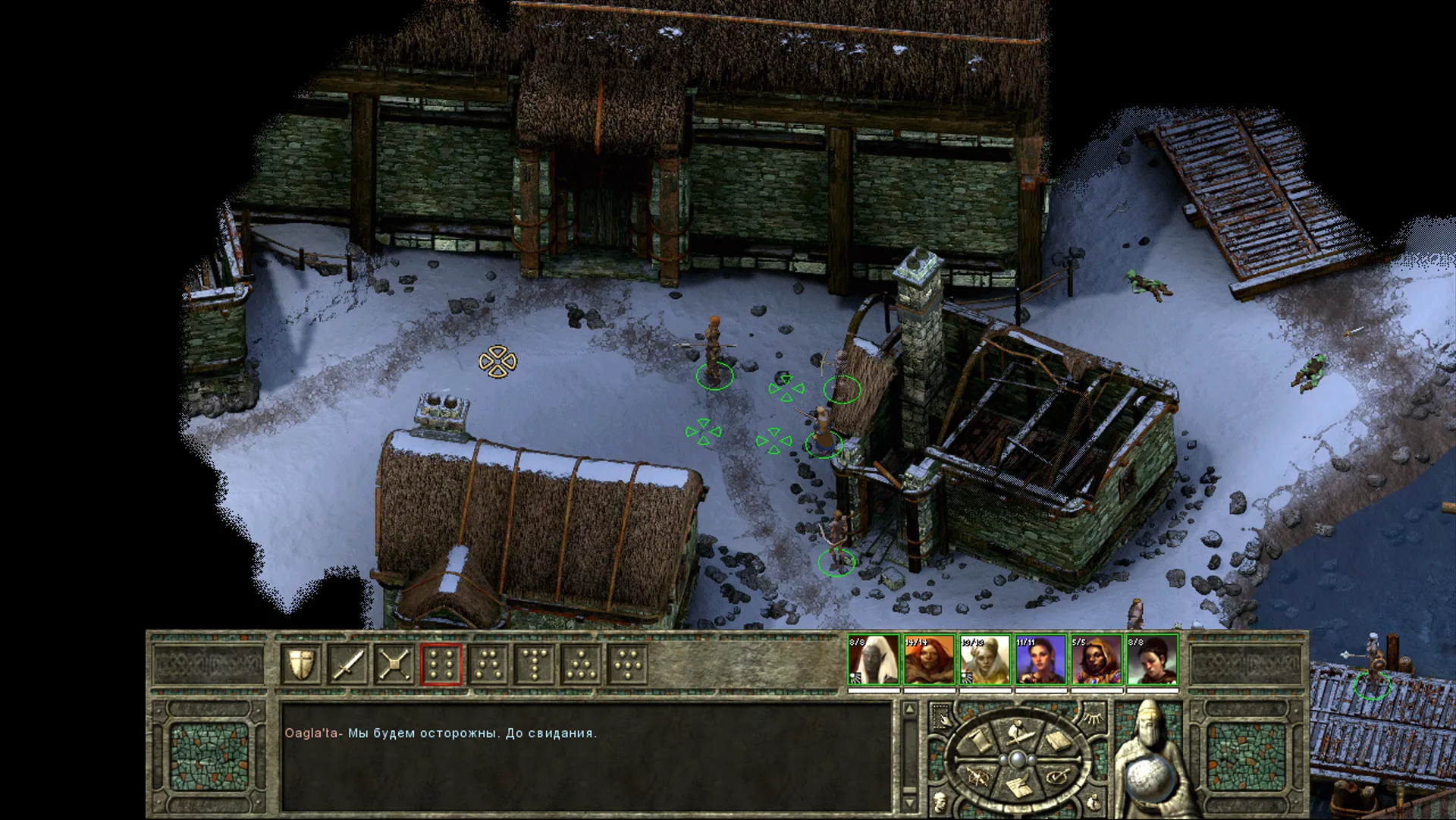Select the white-haired drow portrait
The height and width of the screenshot is (820, 1456).
(873, 661)
